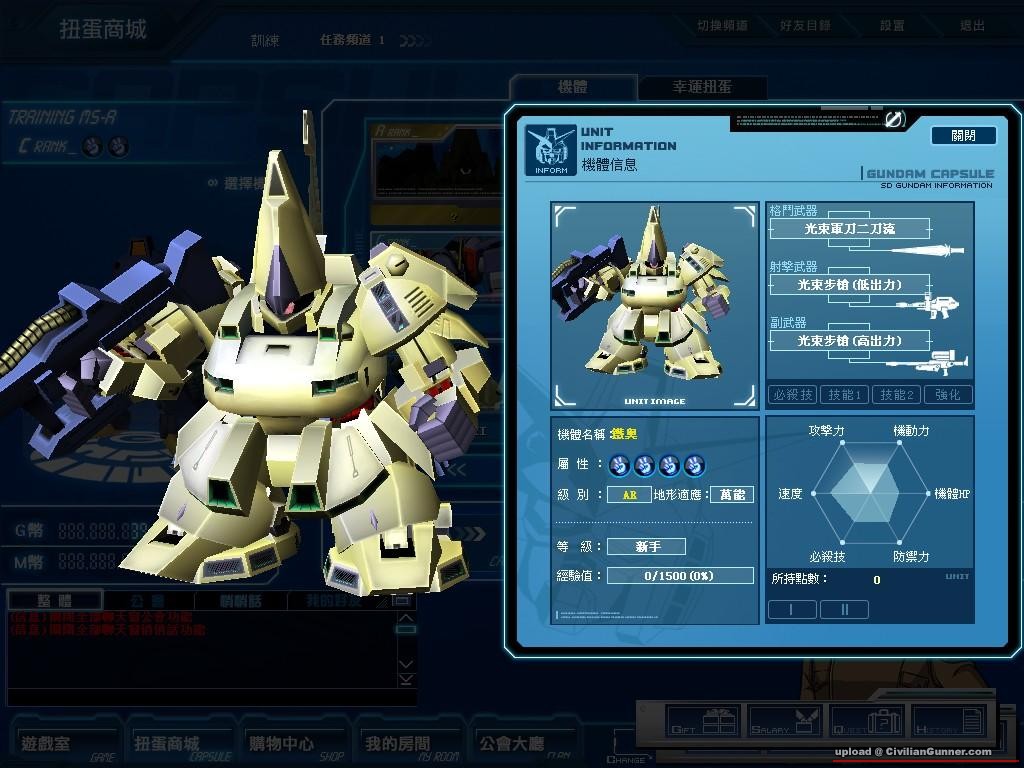Screen dimensions: 1024x768
Task: Select the 強化 enhancement tab
Action: click(947, 395)
